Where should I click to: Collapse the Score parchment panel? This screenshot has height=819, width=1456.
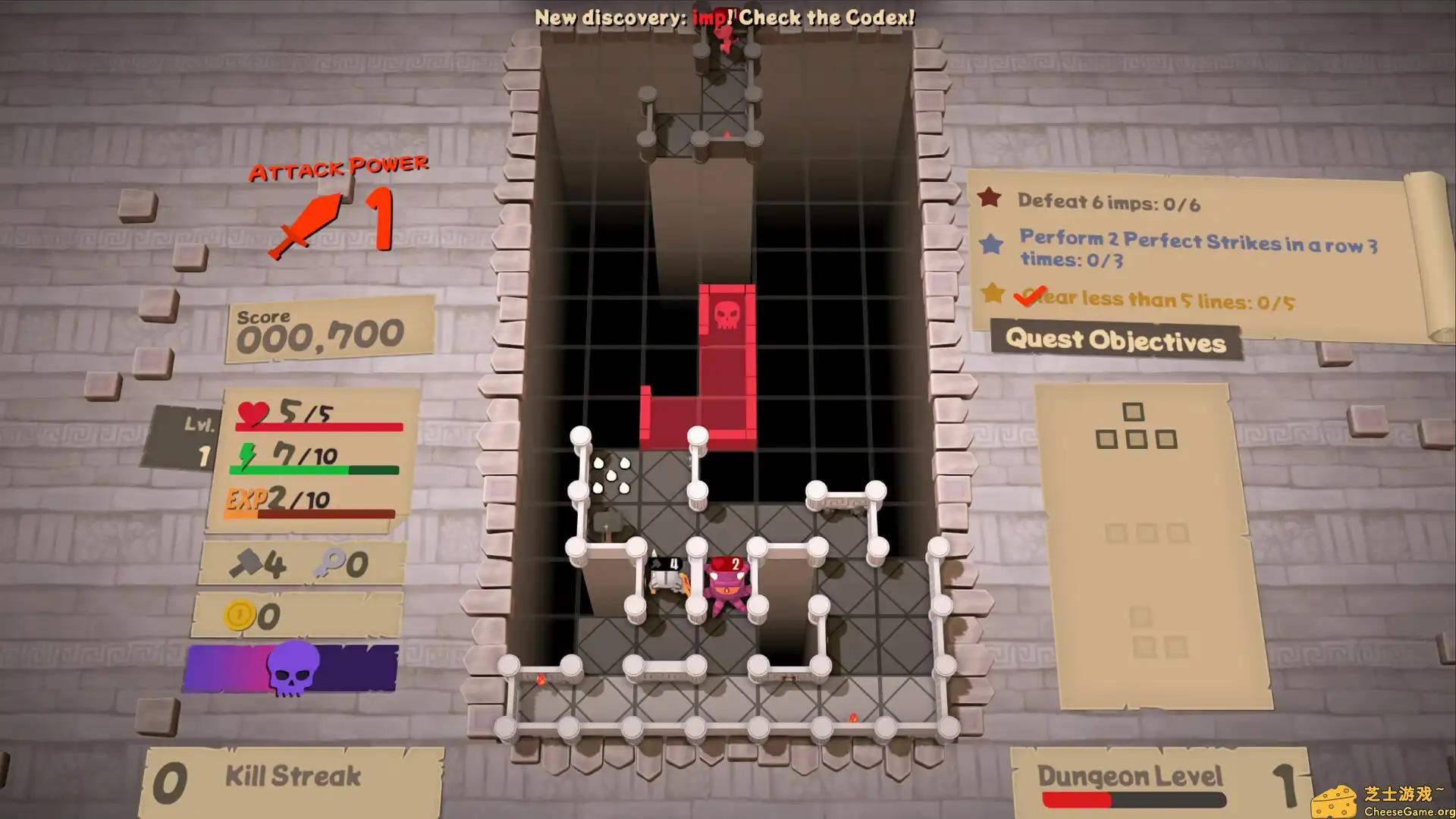(x=326, y=331)
